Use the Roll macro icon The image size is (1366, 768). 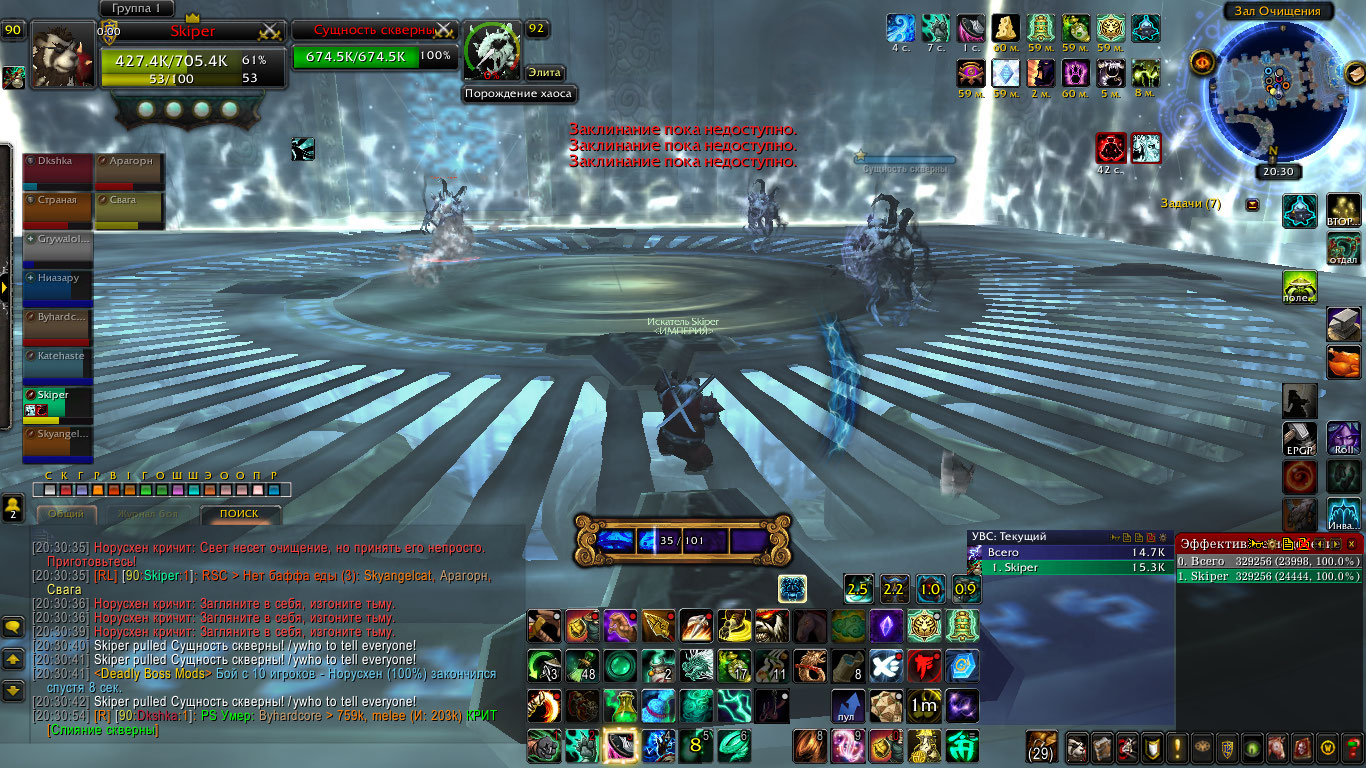coord(1343,440)
